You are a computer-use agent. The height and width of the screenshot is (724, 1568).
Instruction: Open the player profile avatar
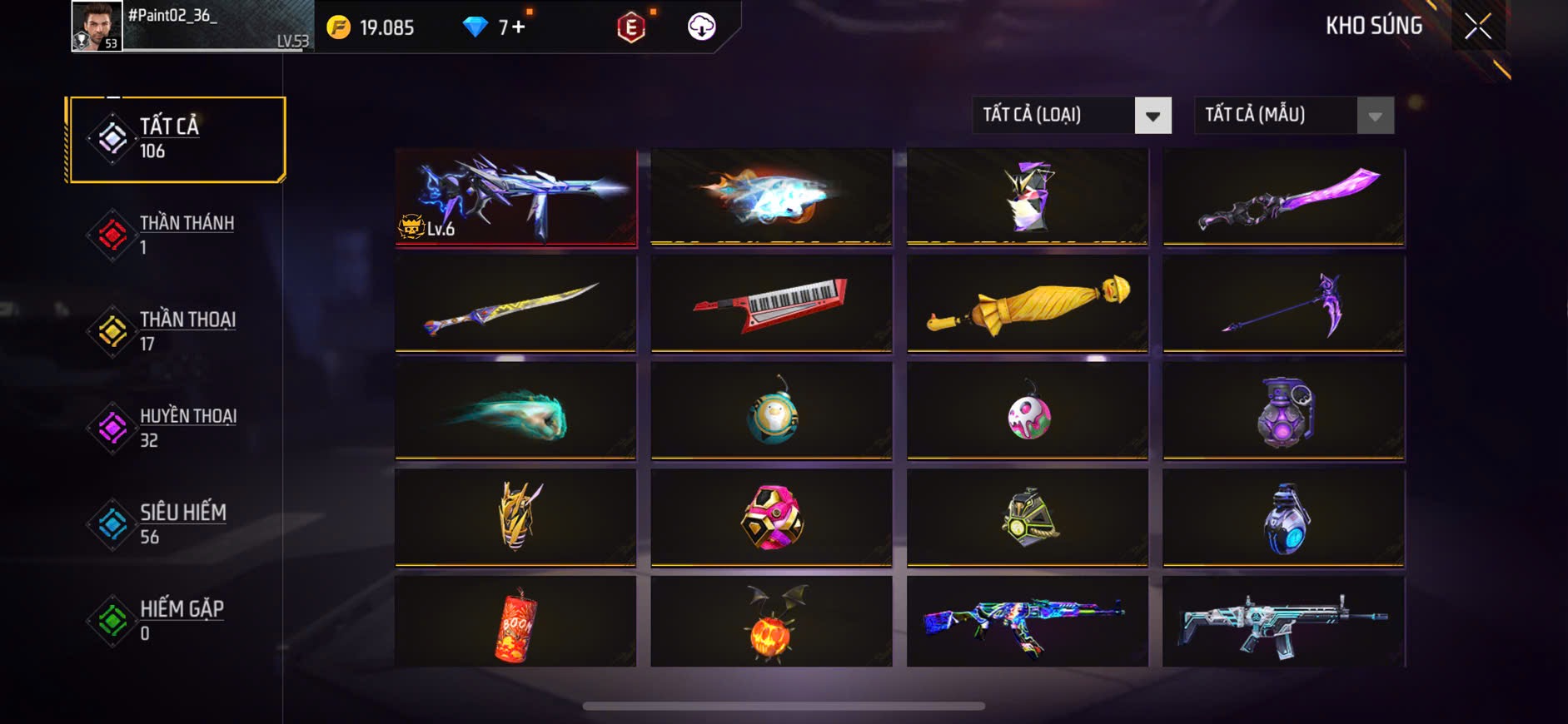97,27
